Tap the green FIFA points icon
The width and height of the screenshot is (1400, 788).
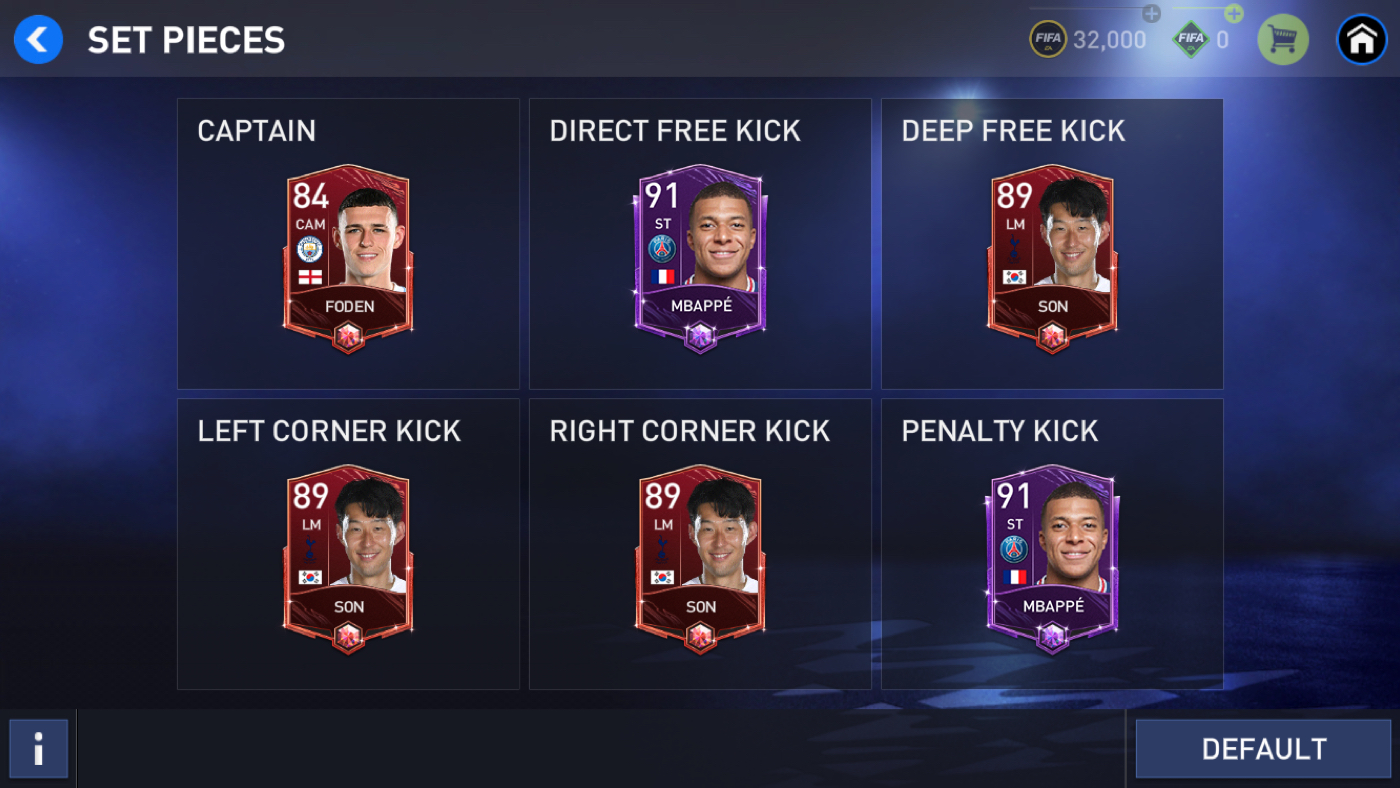pos(1192,39)
